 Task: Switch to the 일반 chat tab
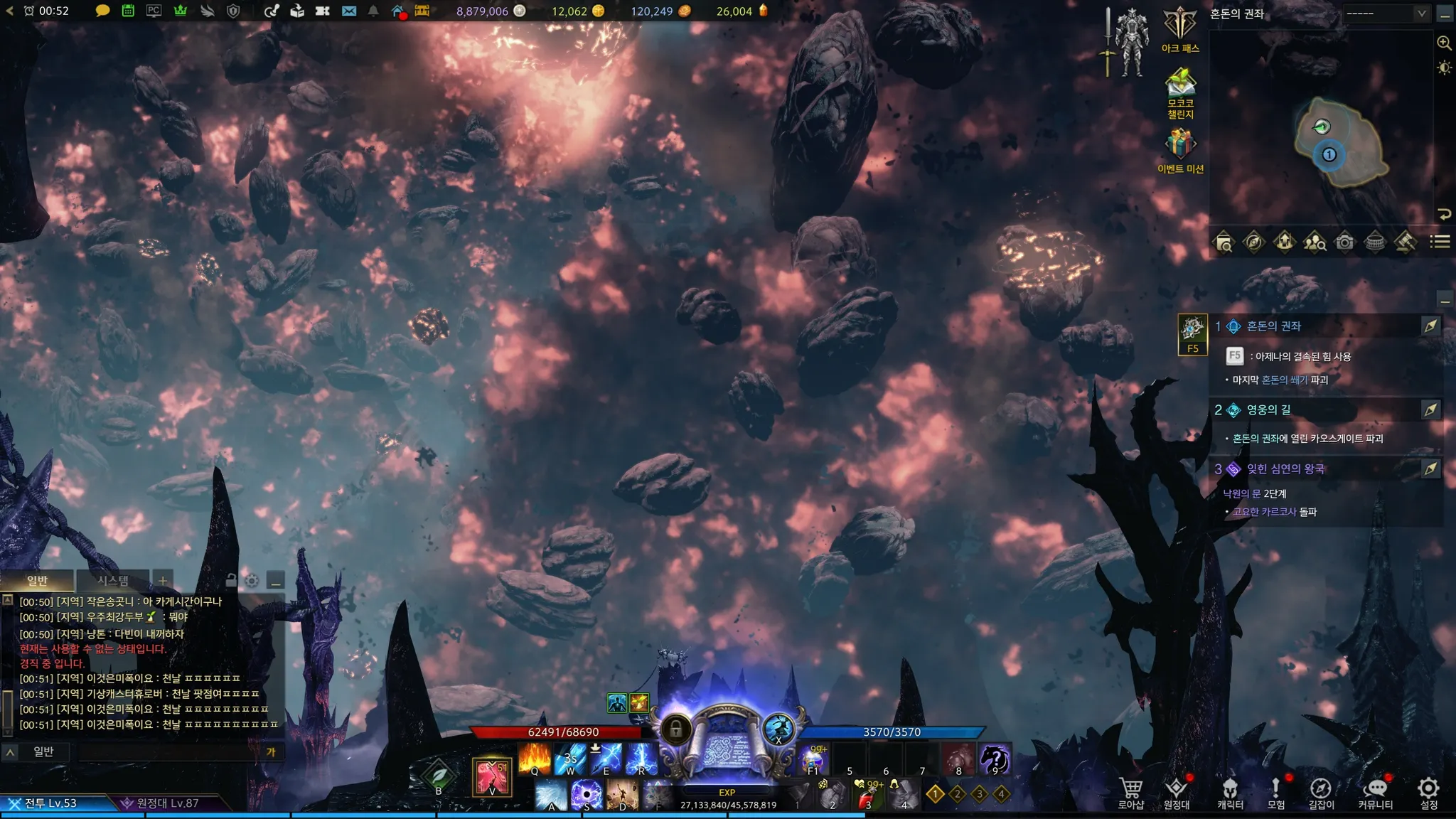(37, 581)
